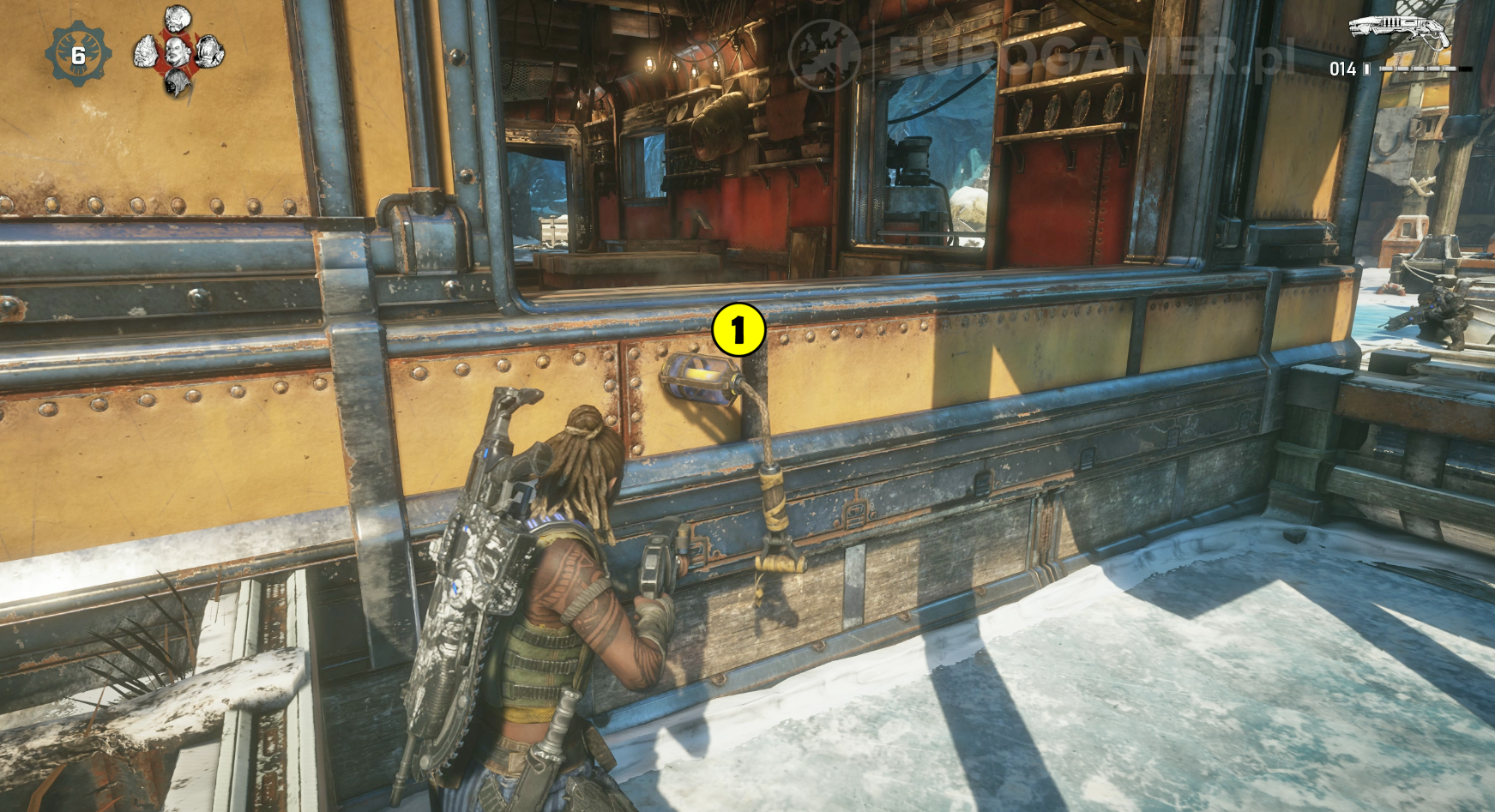Screen dimensions: 1495x812
Task: Click the right helmeted soldier portrait
Action: point(208,52)
